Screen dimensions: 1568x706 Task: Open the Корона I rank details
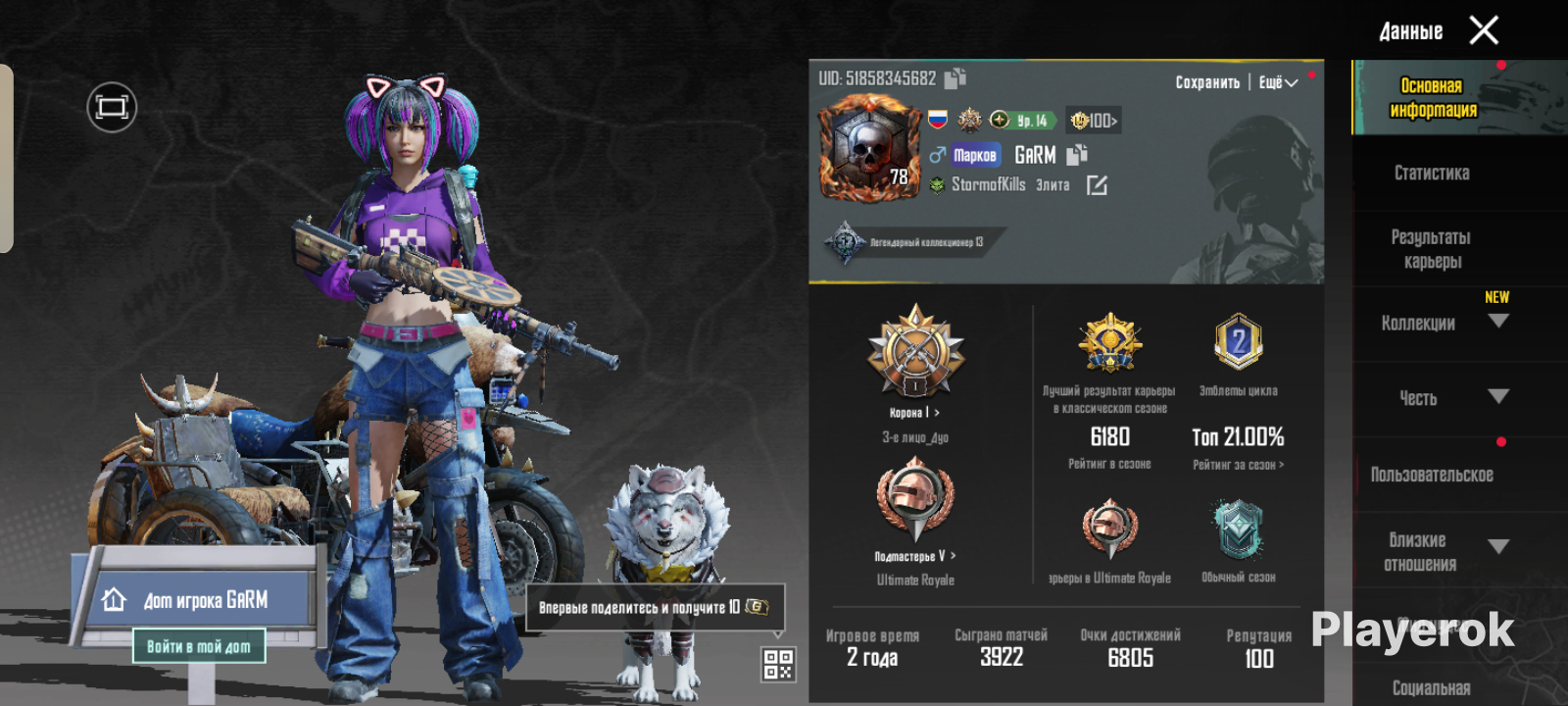click(915, 413)
